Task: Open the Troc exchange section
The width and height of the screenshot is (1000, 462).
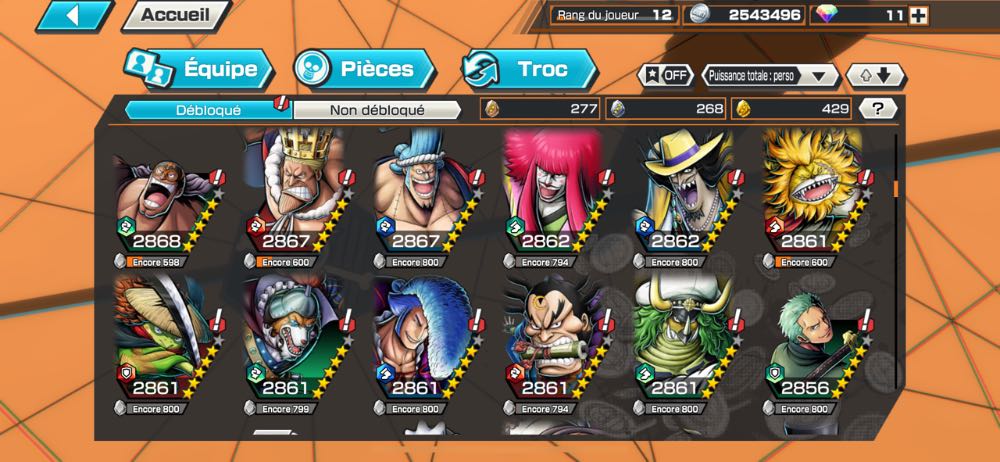Action: tap(530, 69)
